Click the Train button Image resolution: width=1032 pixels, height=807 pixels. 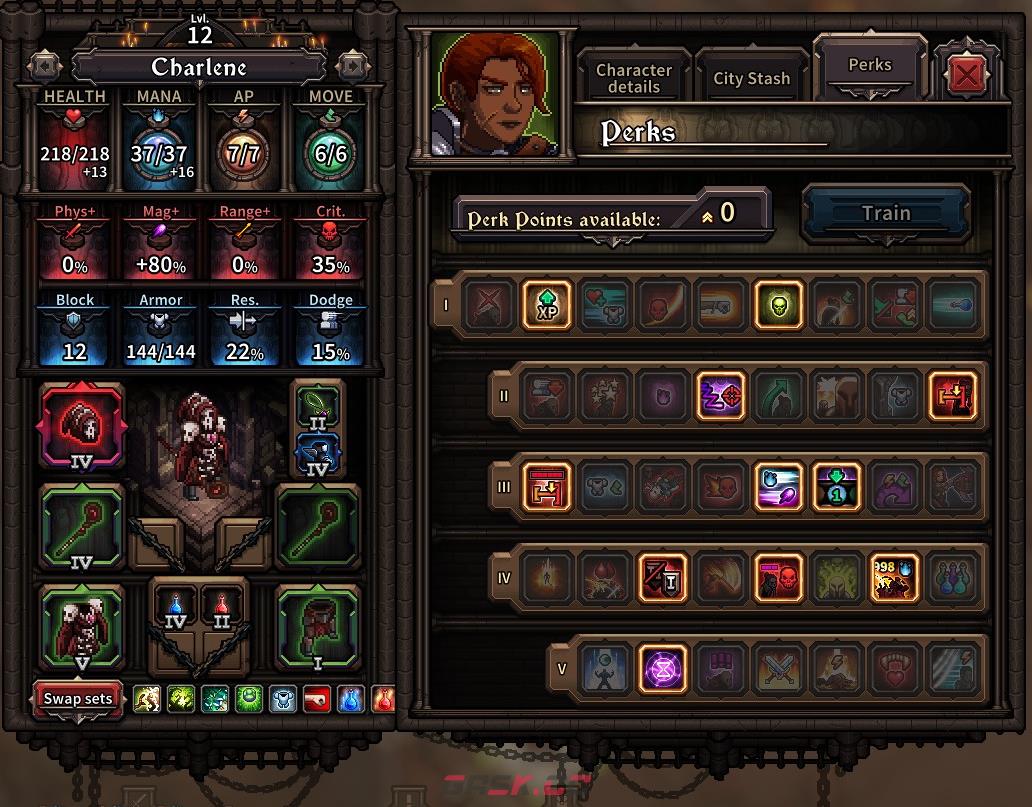886,213
